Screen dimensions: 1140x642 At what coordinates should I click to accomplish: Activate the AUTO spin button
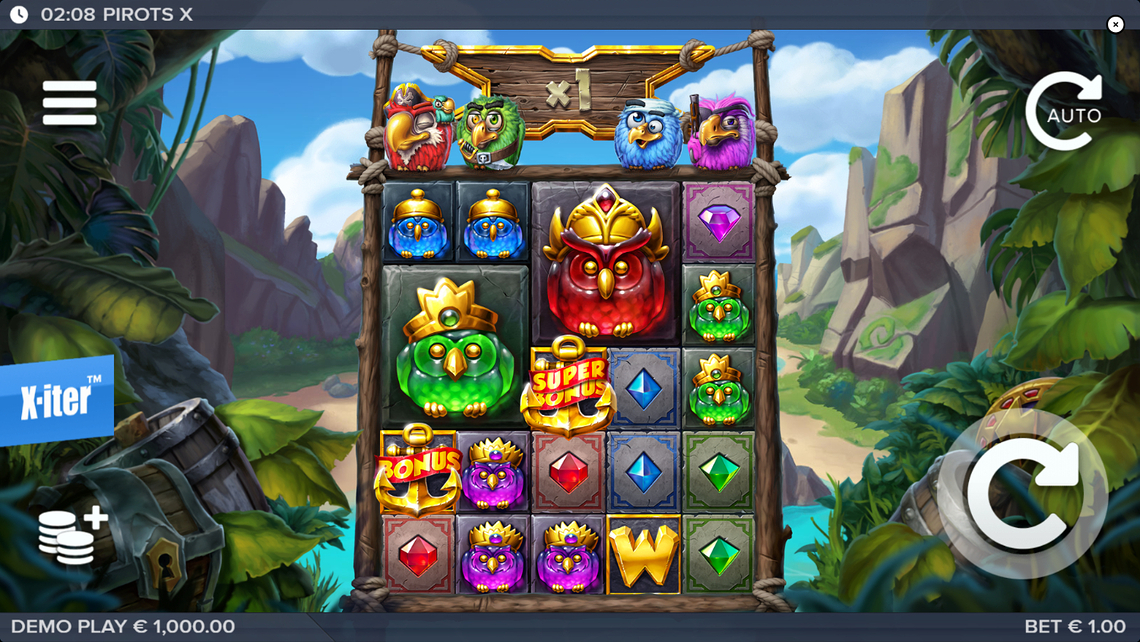[1067, 112]
